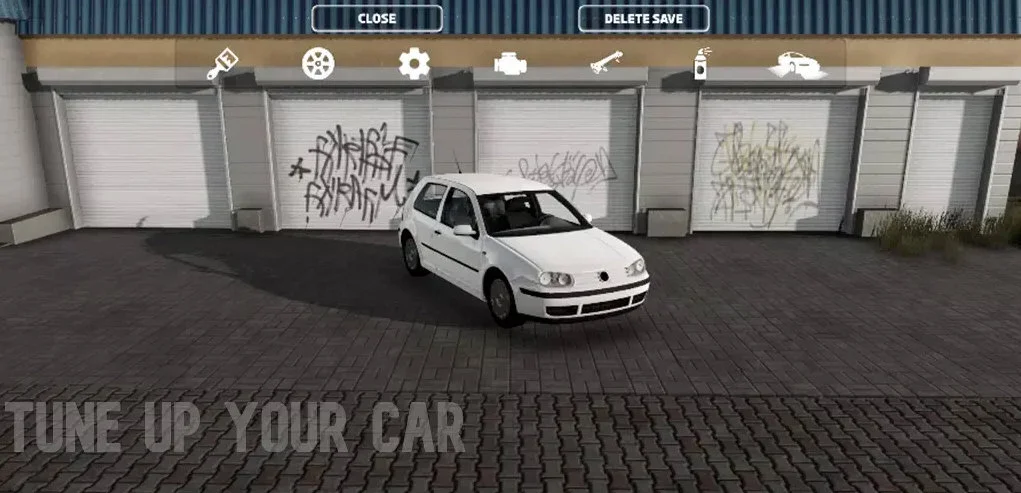Screen dimensions: 1021x493
Task: Open the paintbrush paint category
Action: [x=222, y=63]
